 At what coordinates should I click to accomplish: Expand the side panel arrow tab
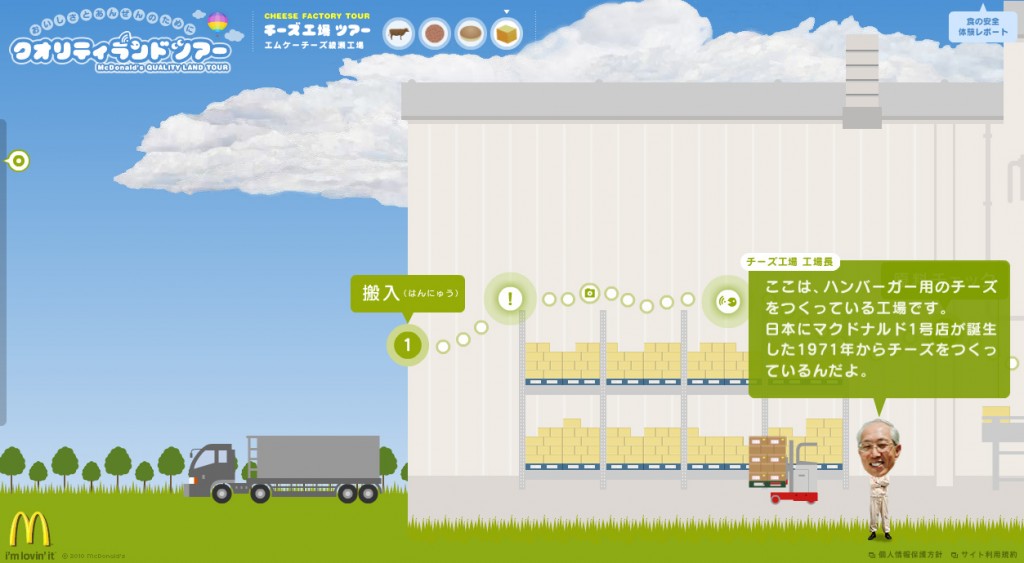18,161
